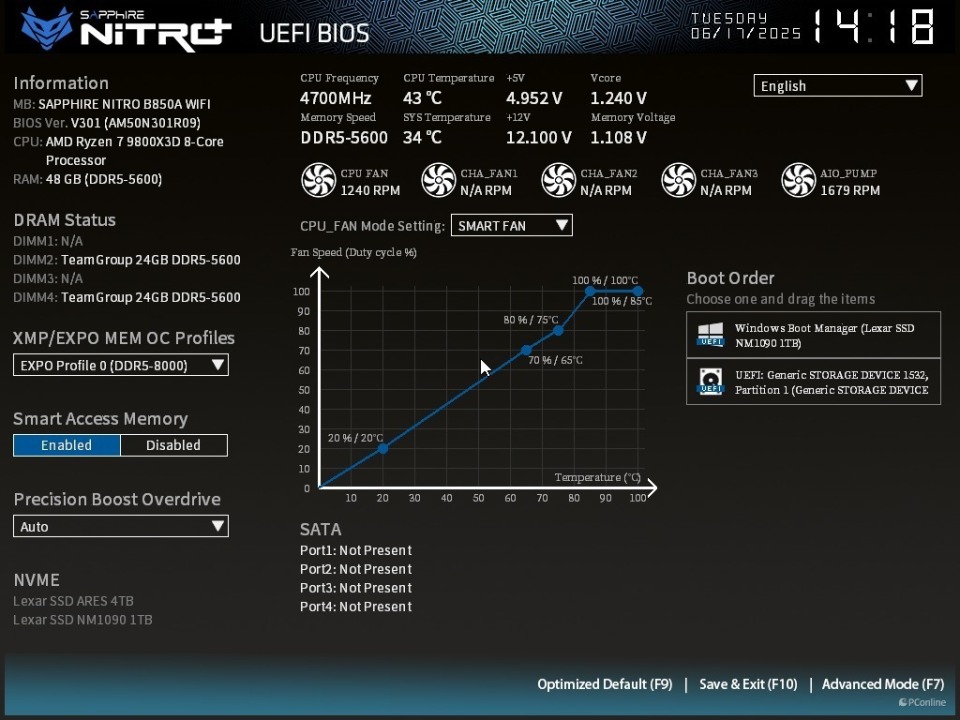The height and width of the screenshot is (720, 960).
Task: Select the Generic STORAGE DEVICE boot entry
Action: coord(813,382)
